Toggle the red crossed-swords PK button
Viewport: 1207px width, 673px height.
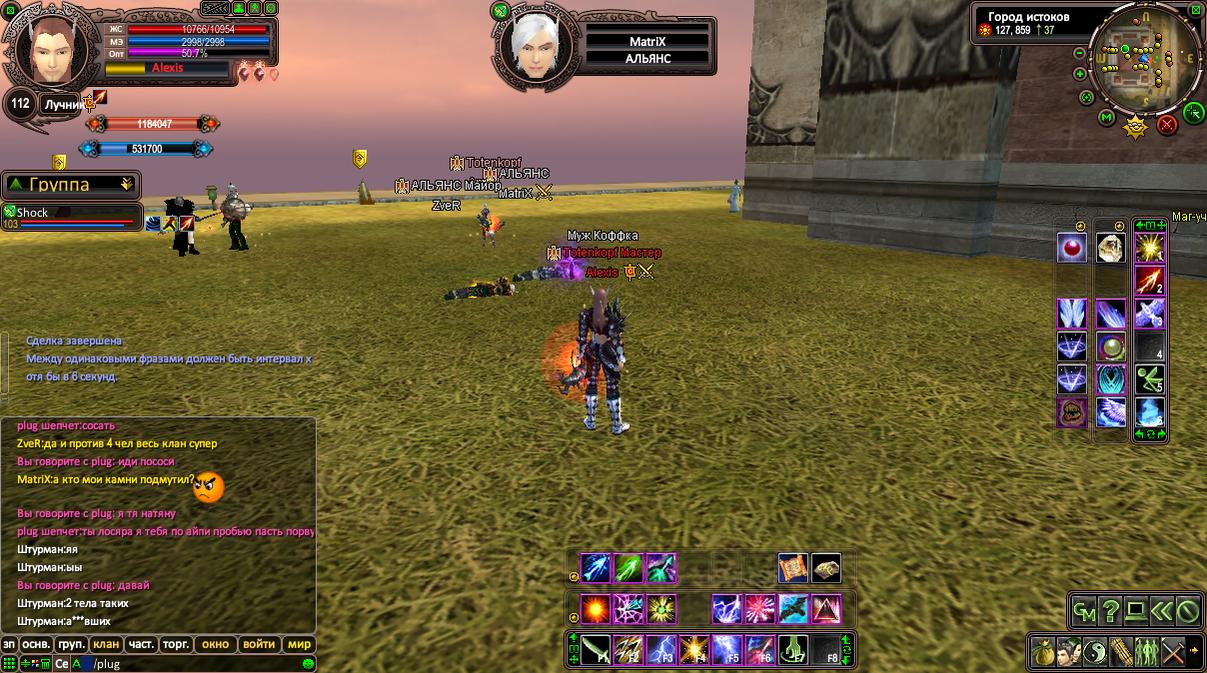(1166, 125)
